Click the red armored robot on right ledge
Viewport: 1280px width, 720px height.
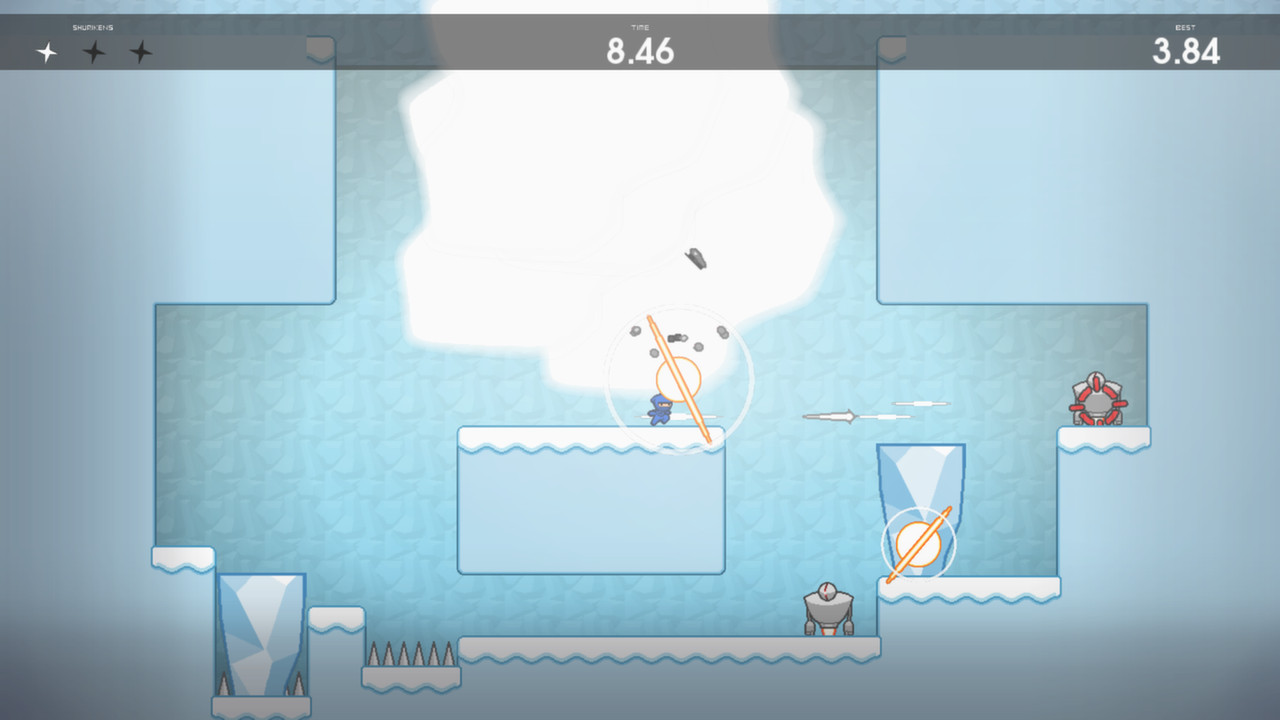click(x=1097, y=400)
